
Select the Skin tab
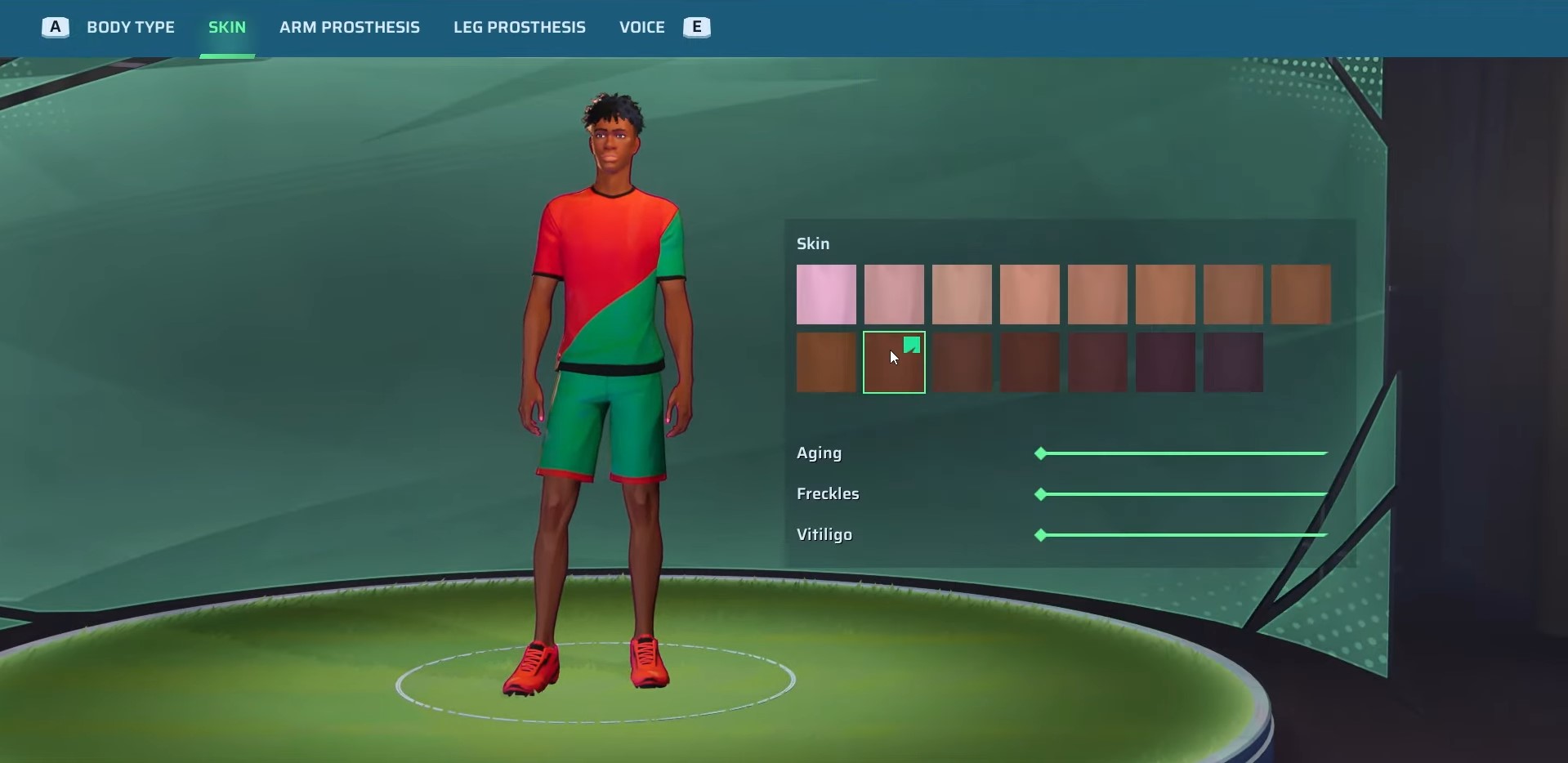click(227, 28)
